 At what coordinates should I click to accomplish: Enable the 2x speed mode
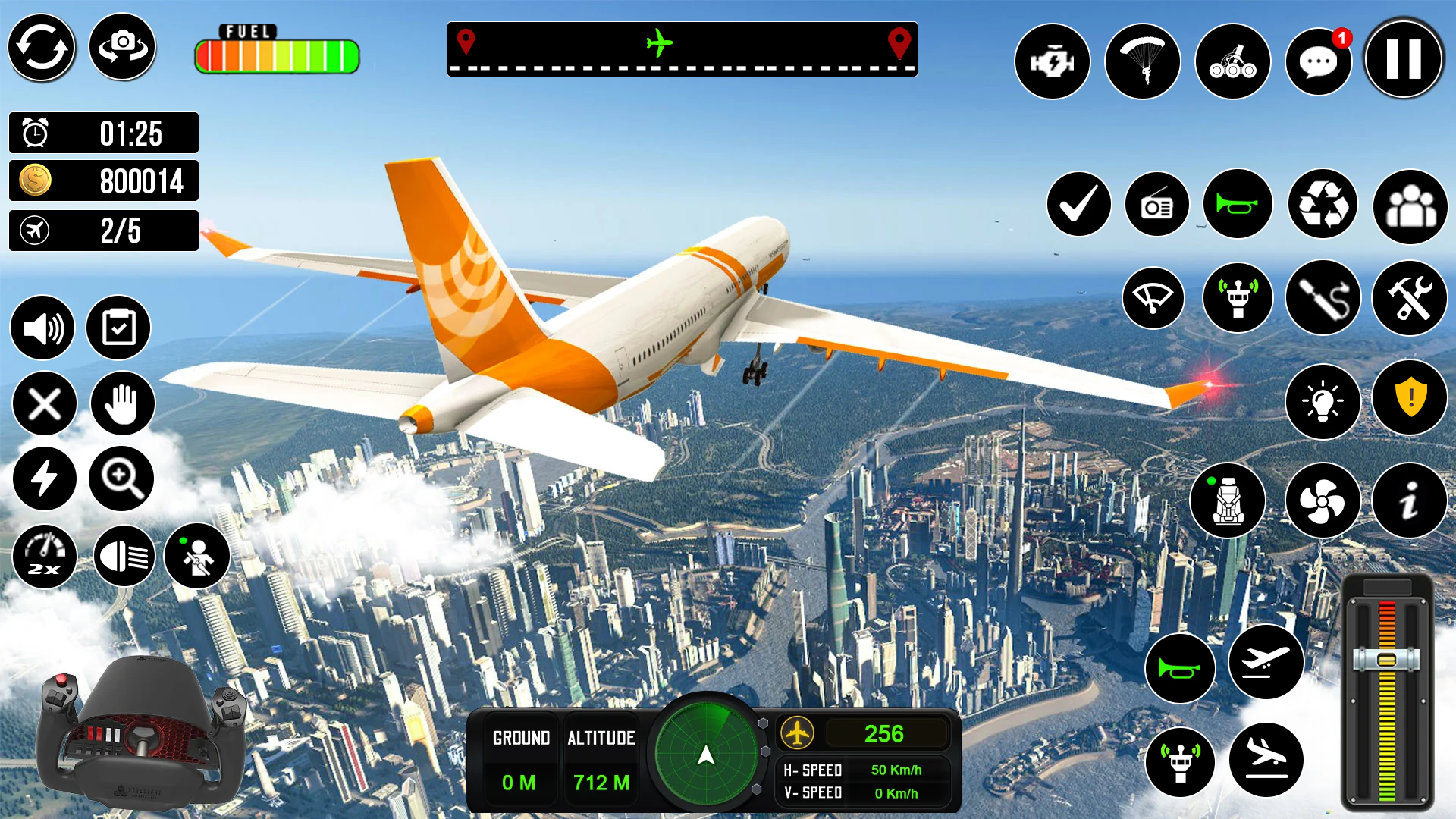(43, 556)
